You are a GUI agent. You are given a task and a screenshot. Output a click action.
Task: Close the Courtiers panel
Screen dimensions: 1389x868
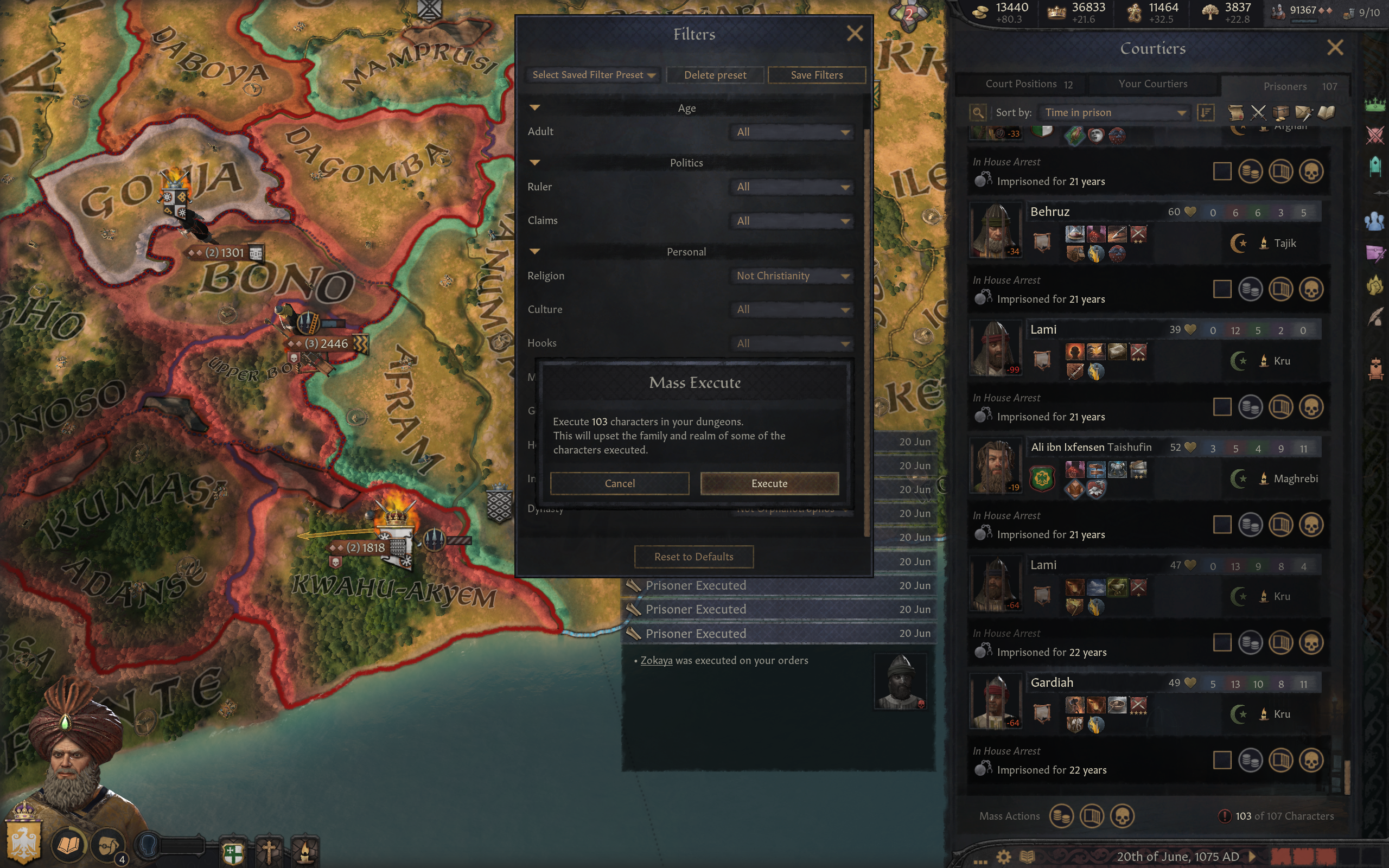(1335, 48)
